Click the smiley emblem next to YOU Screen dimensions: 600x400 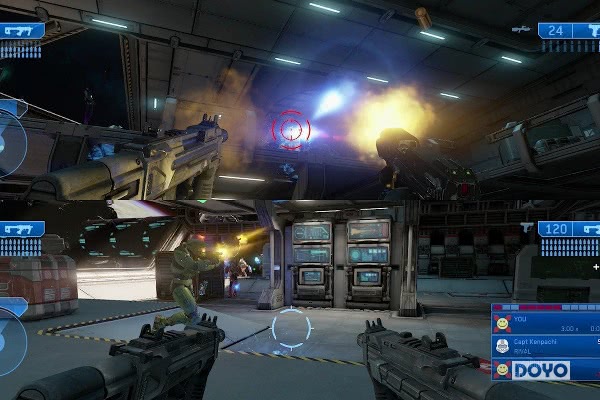(x=502, y=324)
